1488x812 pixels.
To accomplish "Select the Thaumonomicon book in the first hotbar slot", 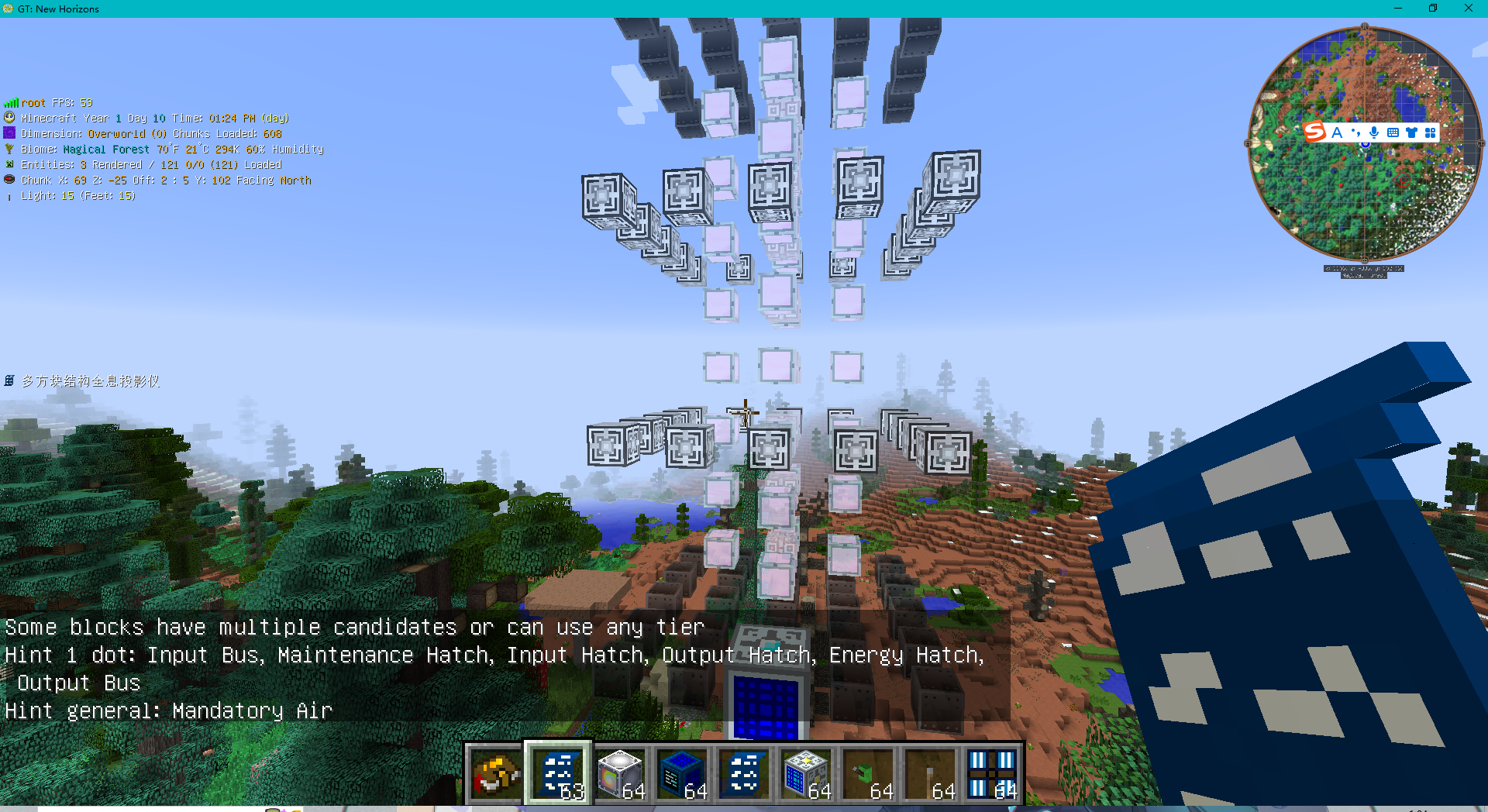I will (x=496, y=772).
